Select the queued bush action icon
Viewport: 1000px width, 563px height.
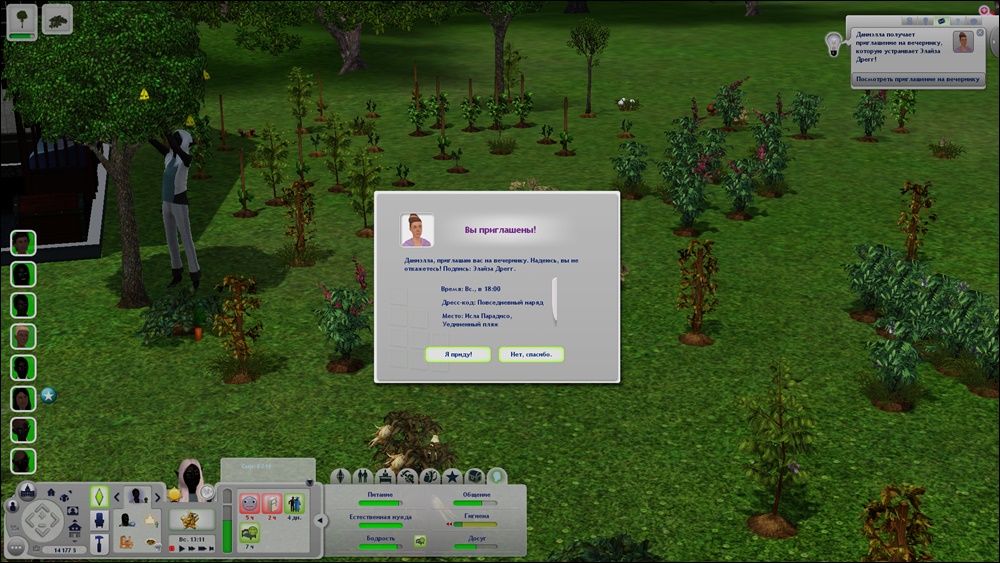pyautogui.click(x=57, y=18)
